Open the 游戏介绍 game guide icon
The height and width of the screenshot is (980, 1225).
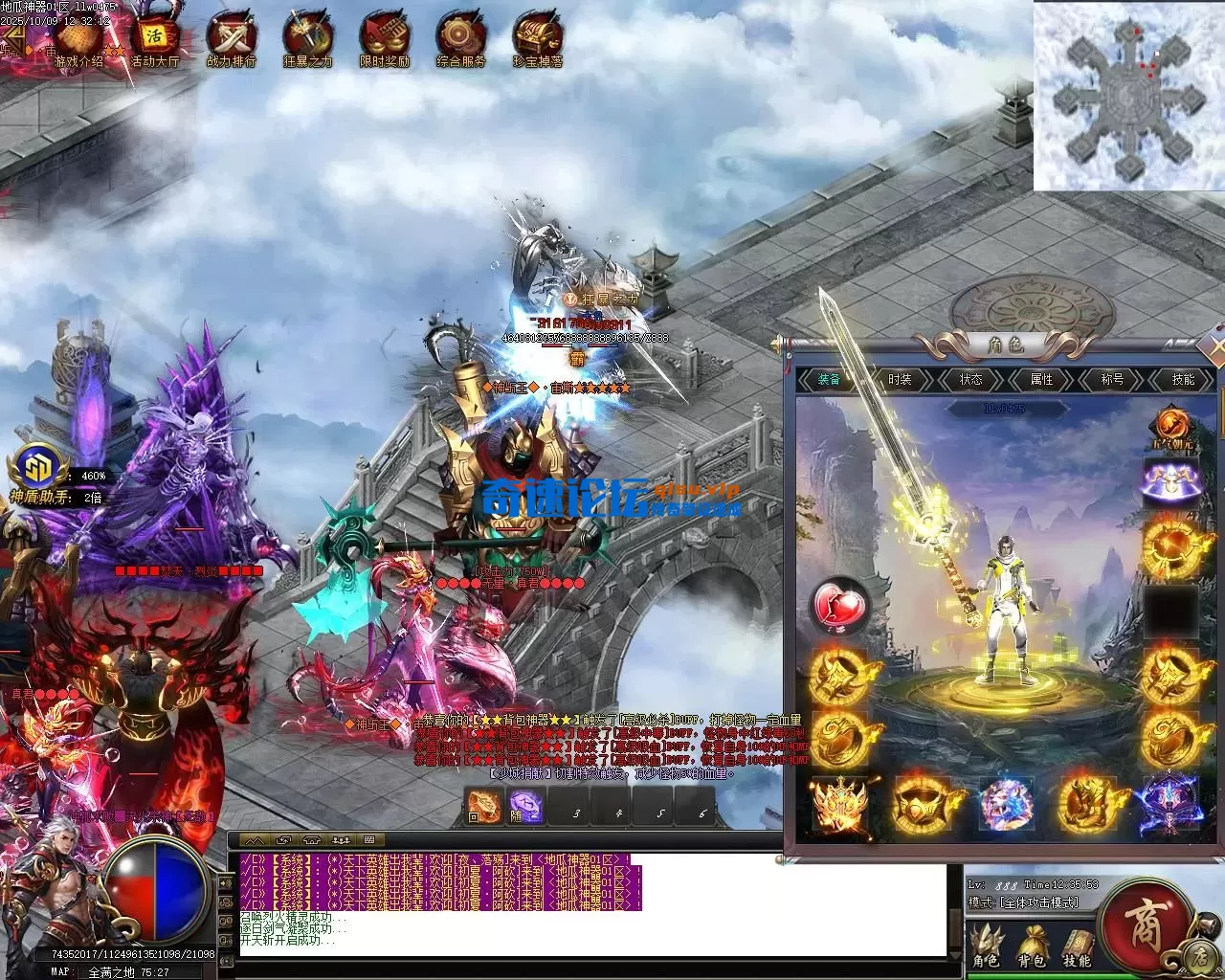[x=79, y=40]
